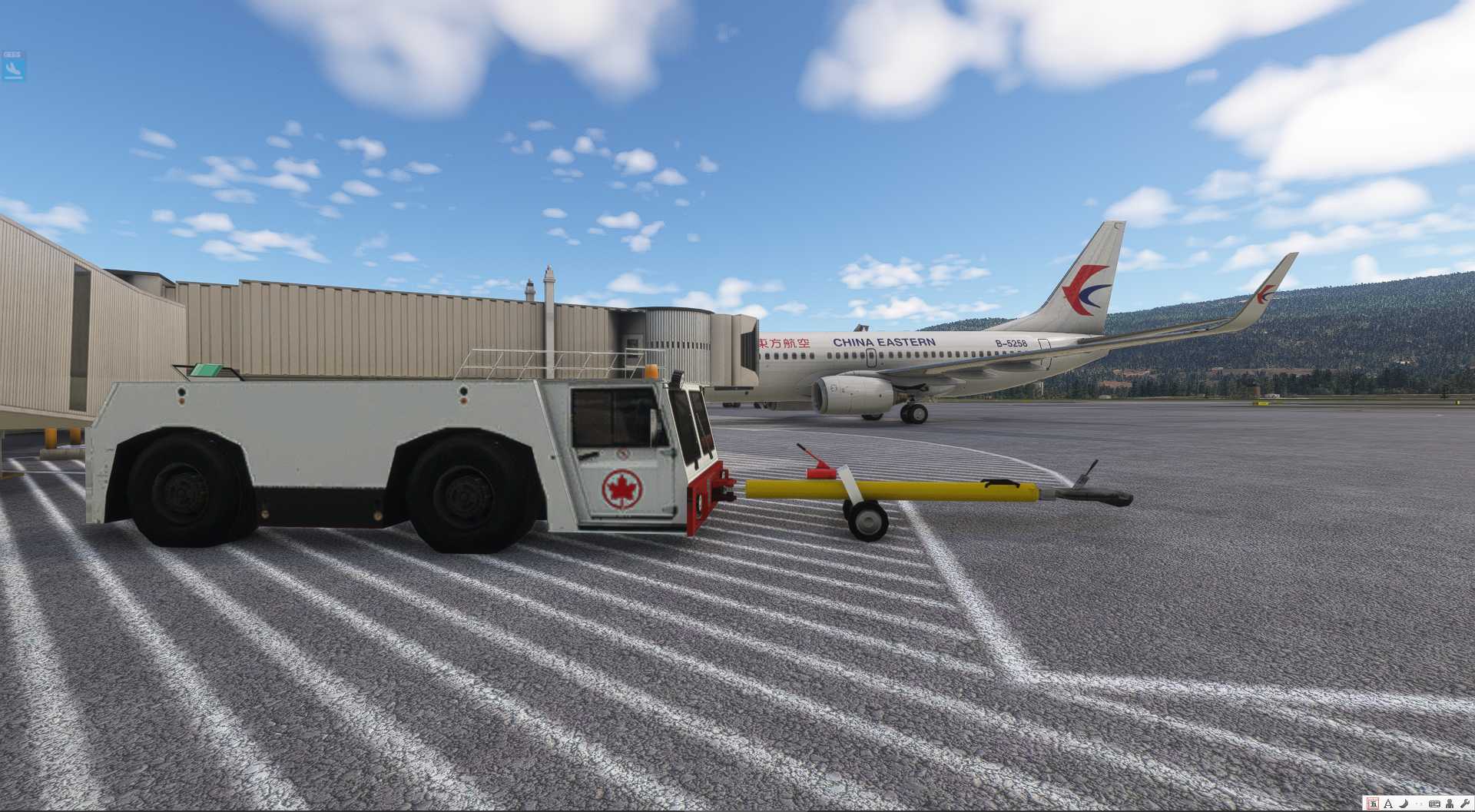This screenshot has width=1475, height=812.
Task: Switch input language on the taskbar language bar
Action: 1372,803
